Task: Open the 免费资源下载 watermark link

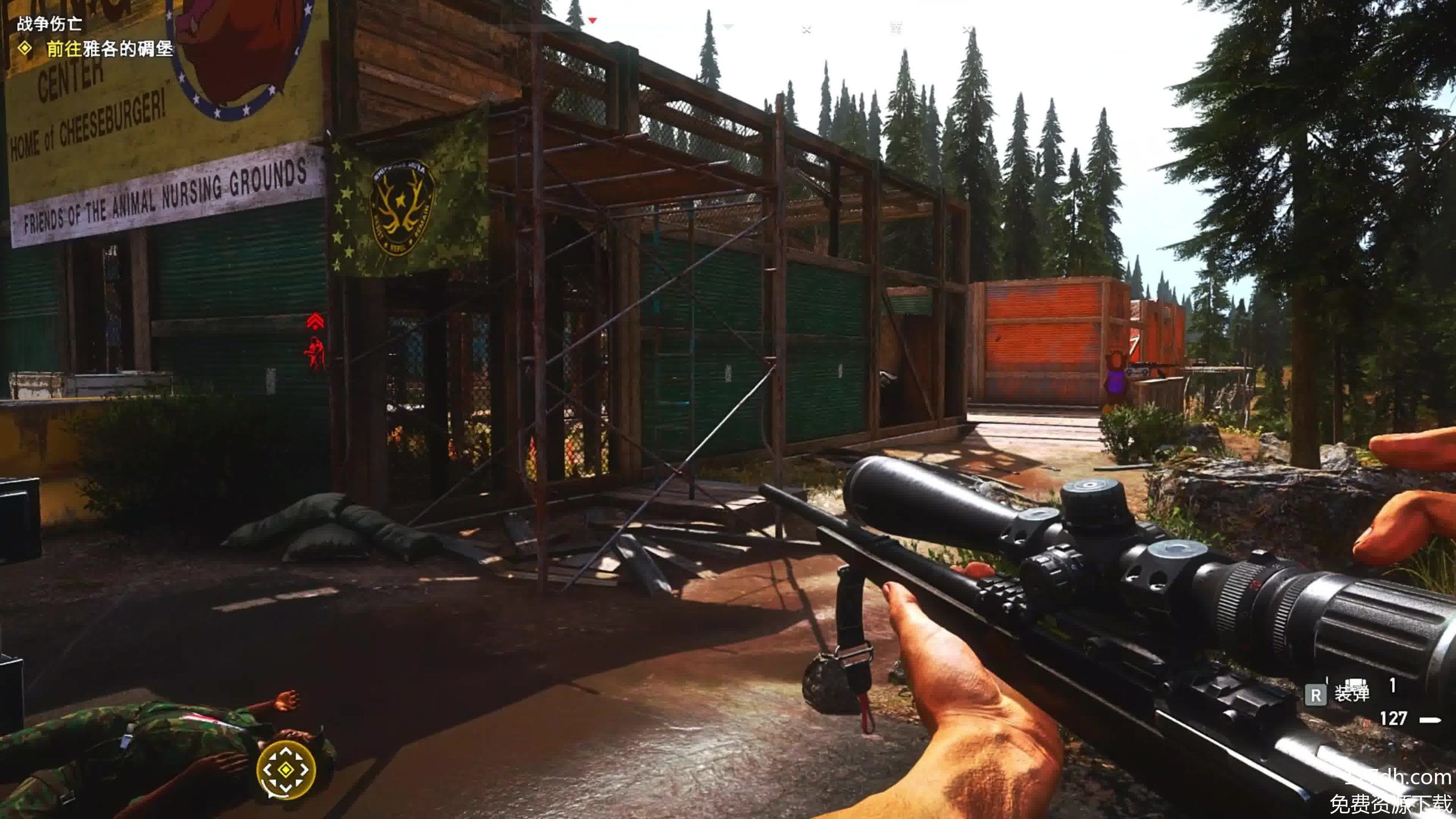Action: (1391, 804)
